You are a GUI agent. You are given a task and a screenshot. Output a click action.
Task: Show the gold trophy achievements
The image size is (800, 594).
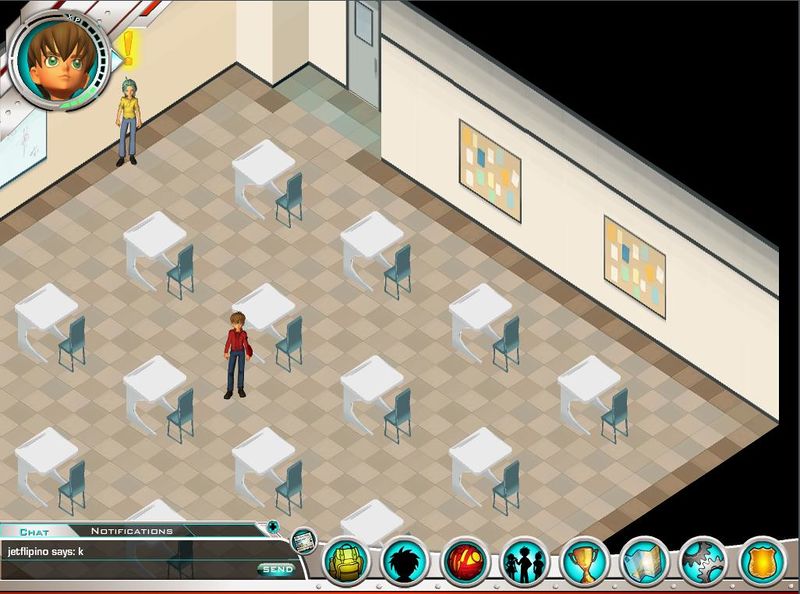tap(584, 562)
